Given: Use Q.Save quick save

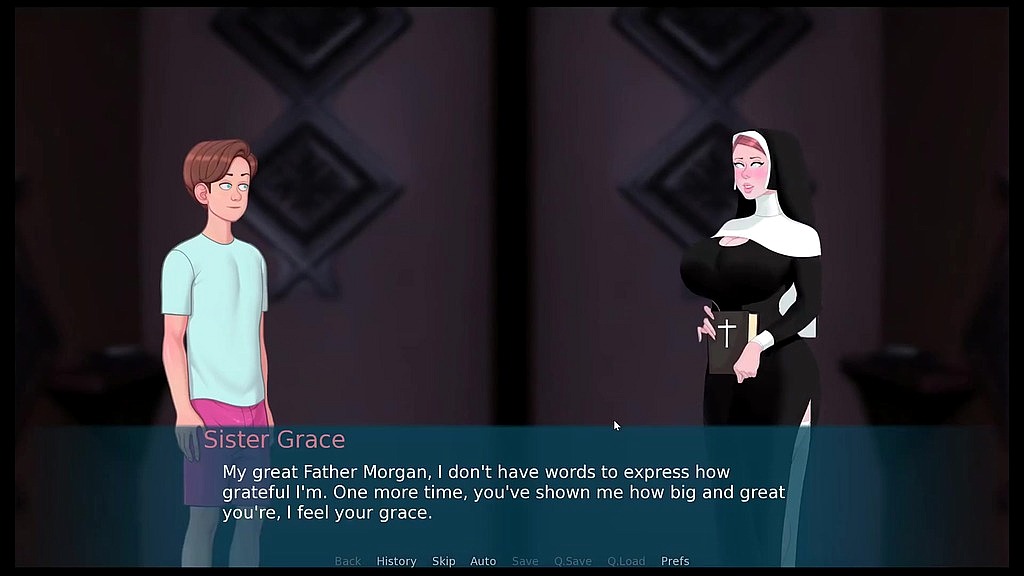Looking at the screenshot, I should pyautogui.click(x=573, y=561).
